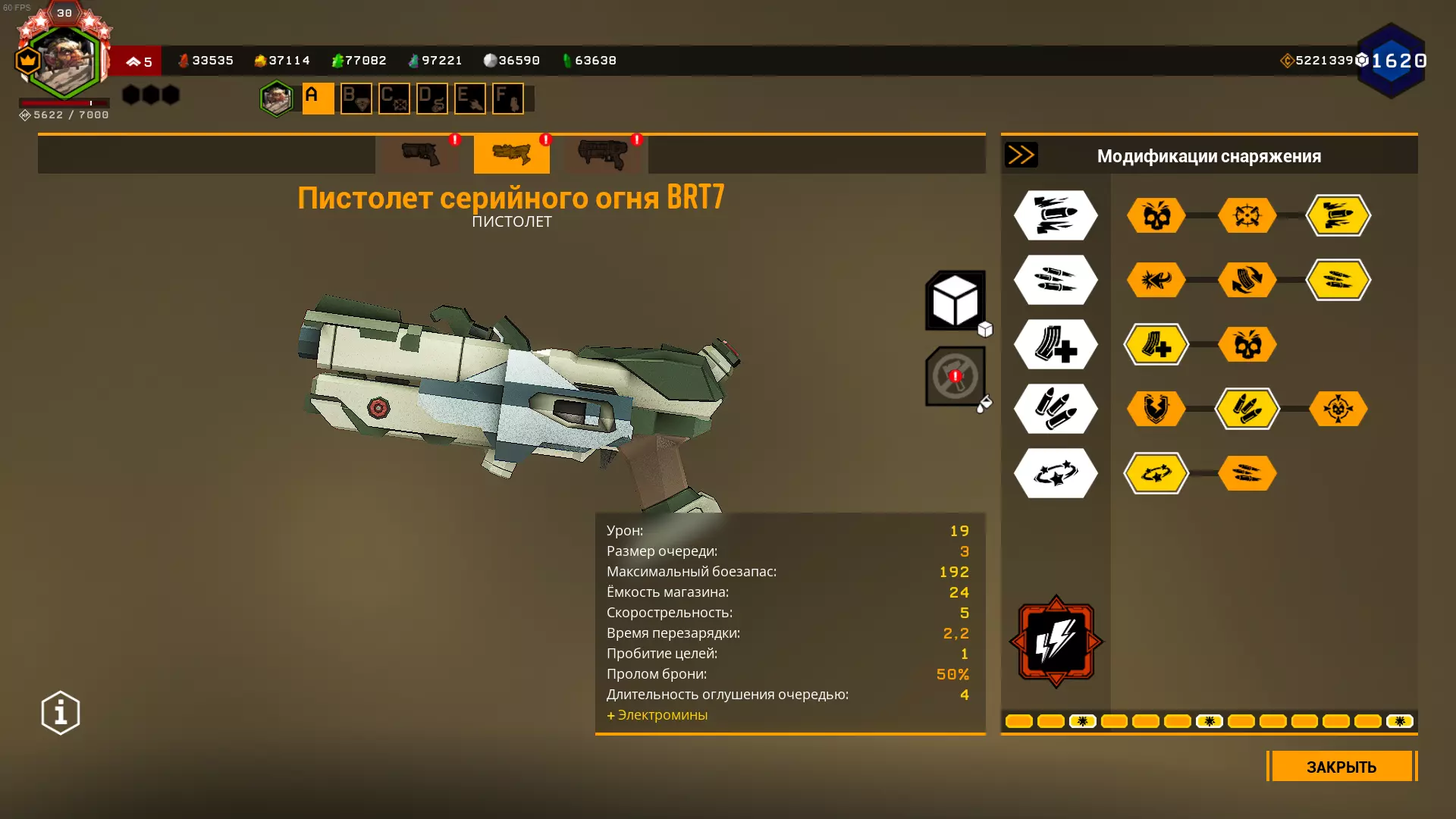
Task: Select the first-tier skull modification
Action: 1156,216
